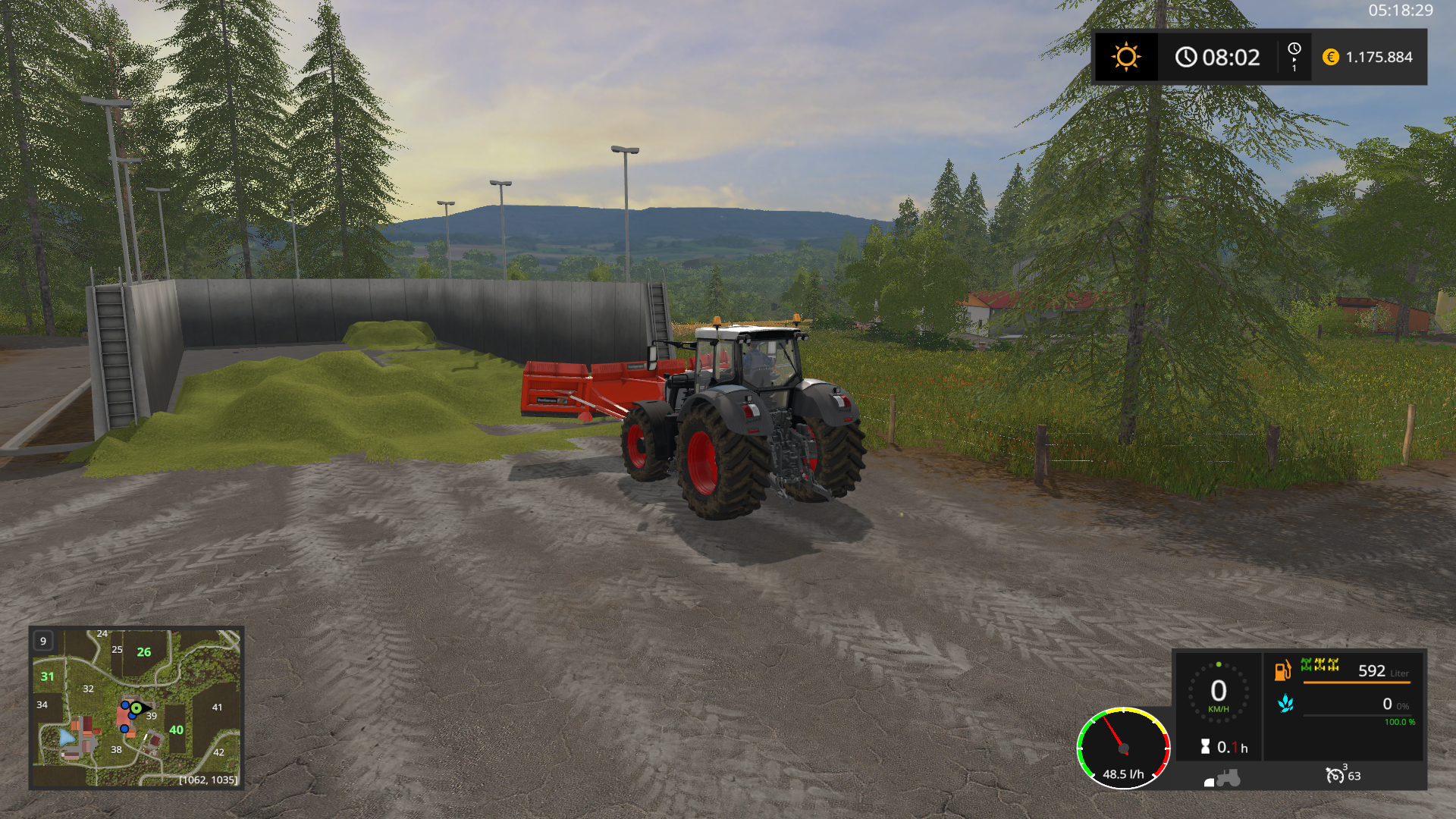1456x819 pixels.
Task: Select field 26 on the minimap
Action: 143,652
